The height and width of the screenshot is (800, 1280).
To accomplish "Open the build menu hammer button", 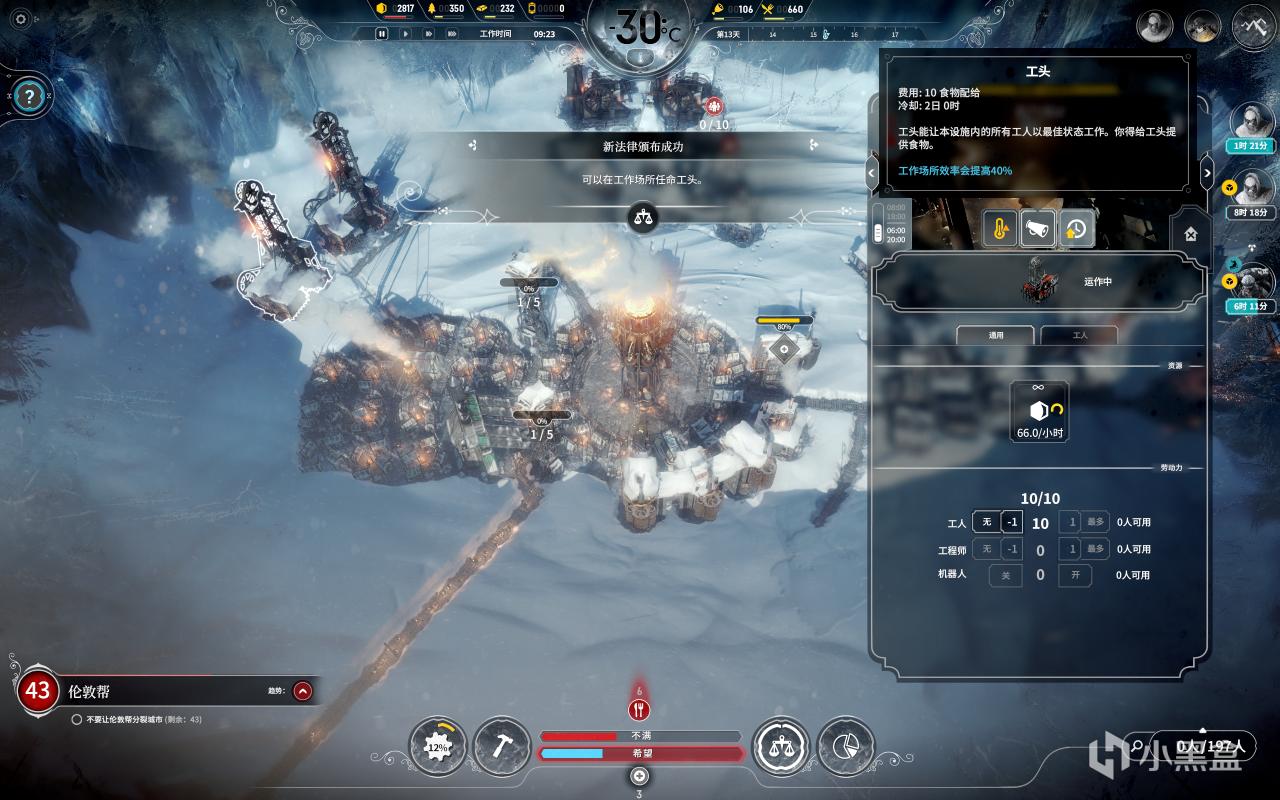I will [x=501, y=746].
